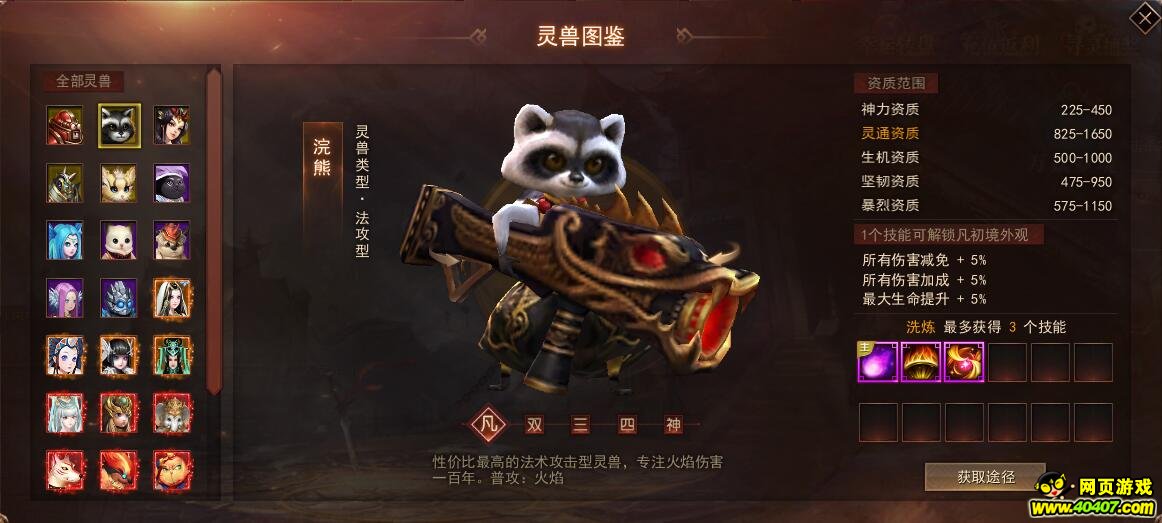Screen dimensions: 1162x523
Task: Open the 全部灵兽 list header
Action: [x=84, y=81]
